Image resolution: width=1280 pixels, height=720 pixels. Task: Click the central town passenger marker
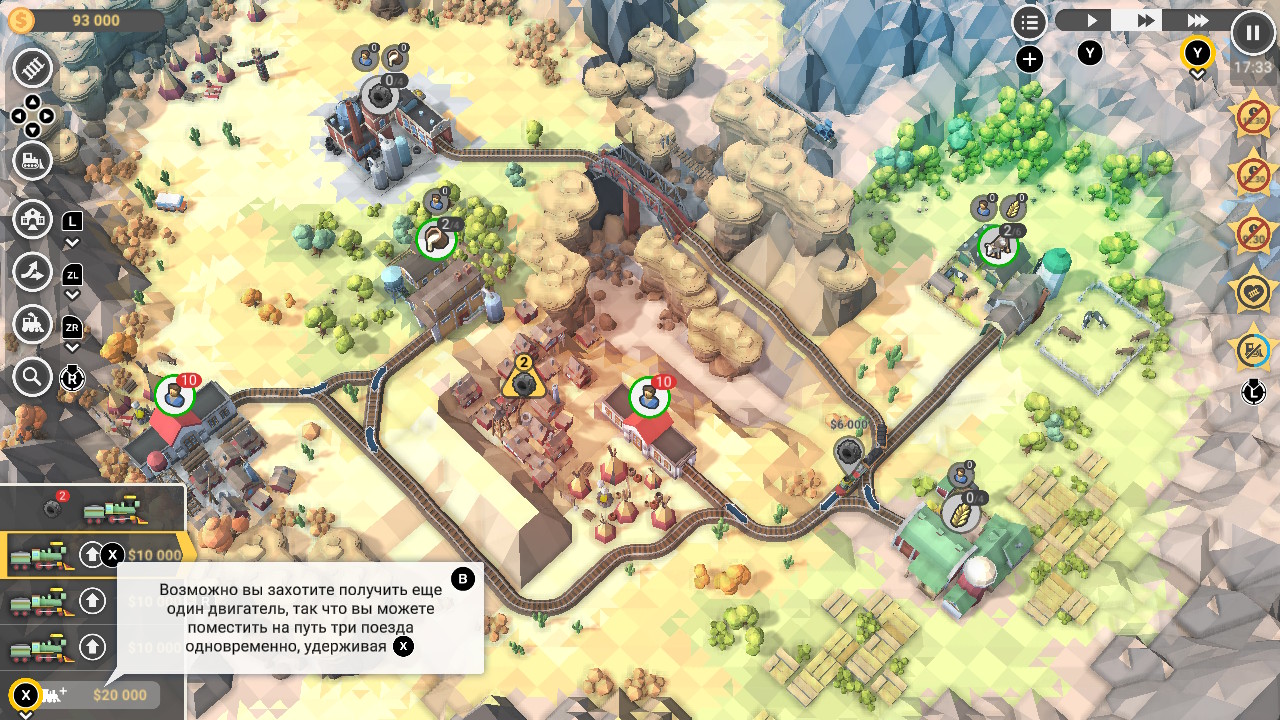tap(649, 397)
